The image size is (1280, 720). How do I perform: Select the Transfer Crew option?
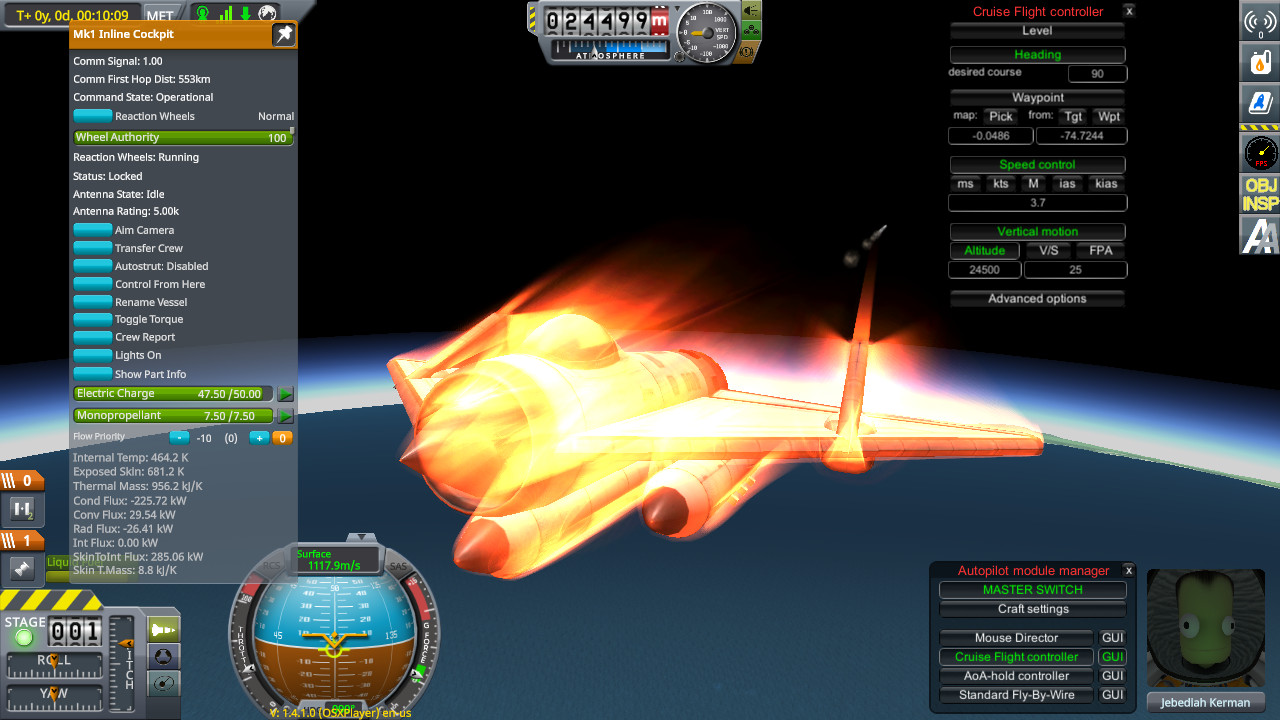[x=93, y=248]
